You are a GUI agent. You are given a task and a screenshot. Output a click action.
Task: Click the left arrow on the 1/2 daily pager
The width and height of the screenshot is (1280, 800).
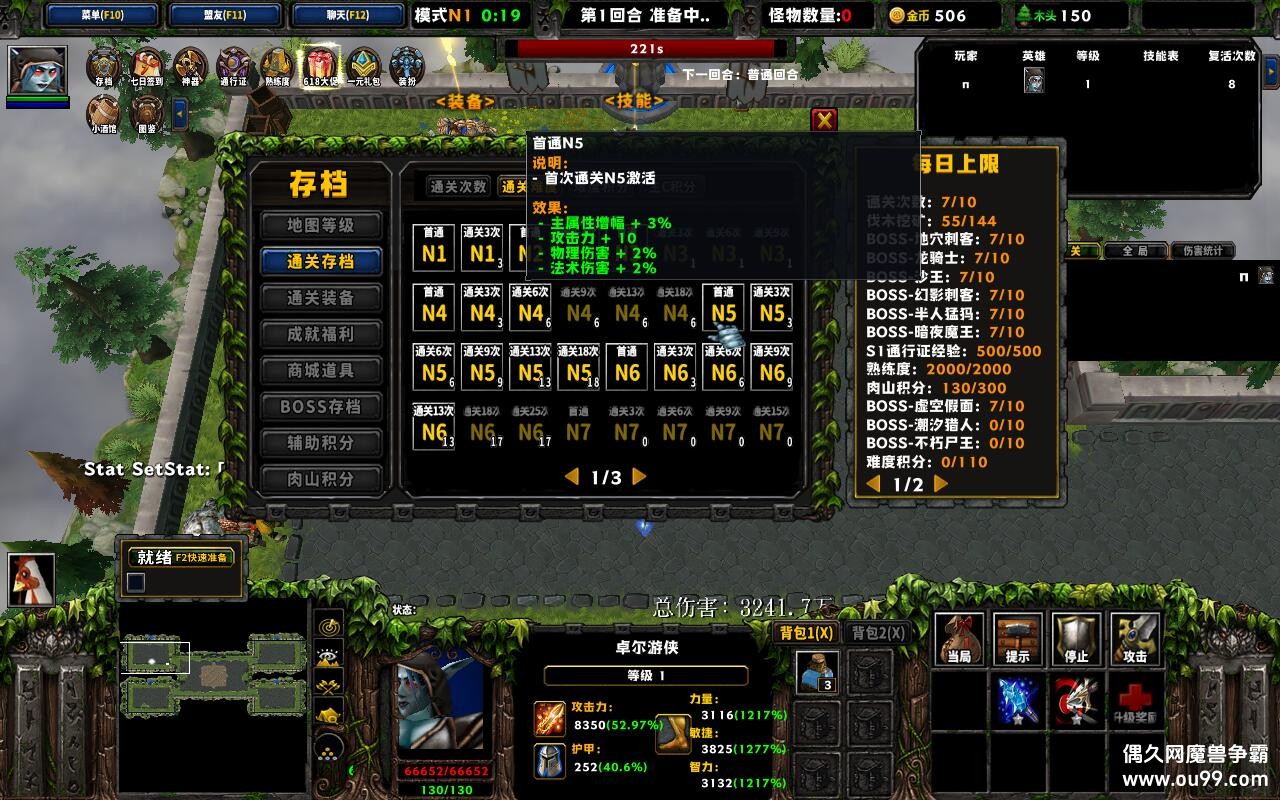tap(875, 485)
